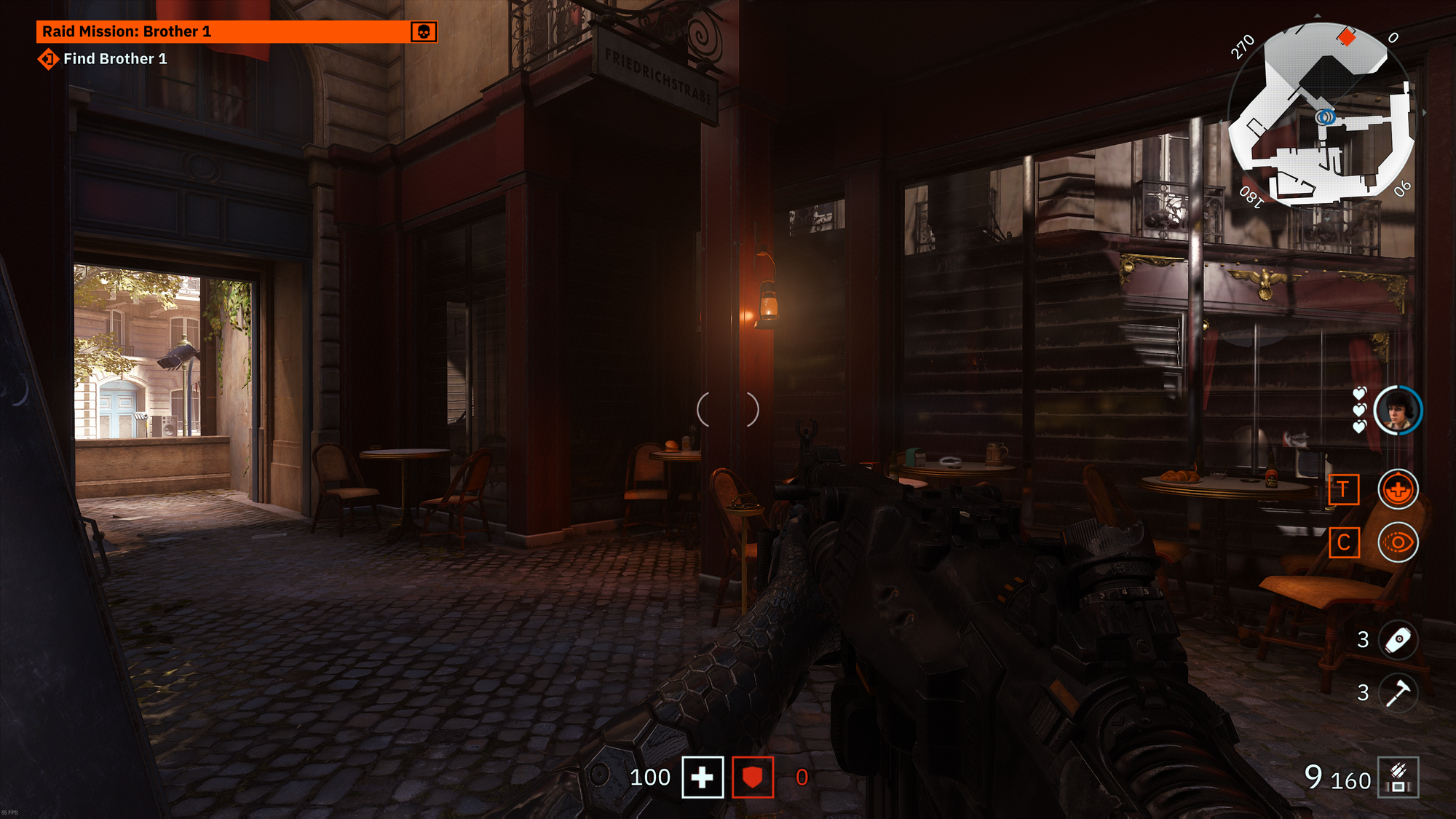Click the Raid Mission: Brother 1 banner
The width and height of the screenshot is (1456, 819).
tap(226, 31)
